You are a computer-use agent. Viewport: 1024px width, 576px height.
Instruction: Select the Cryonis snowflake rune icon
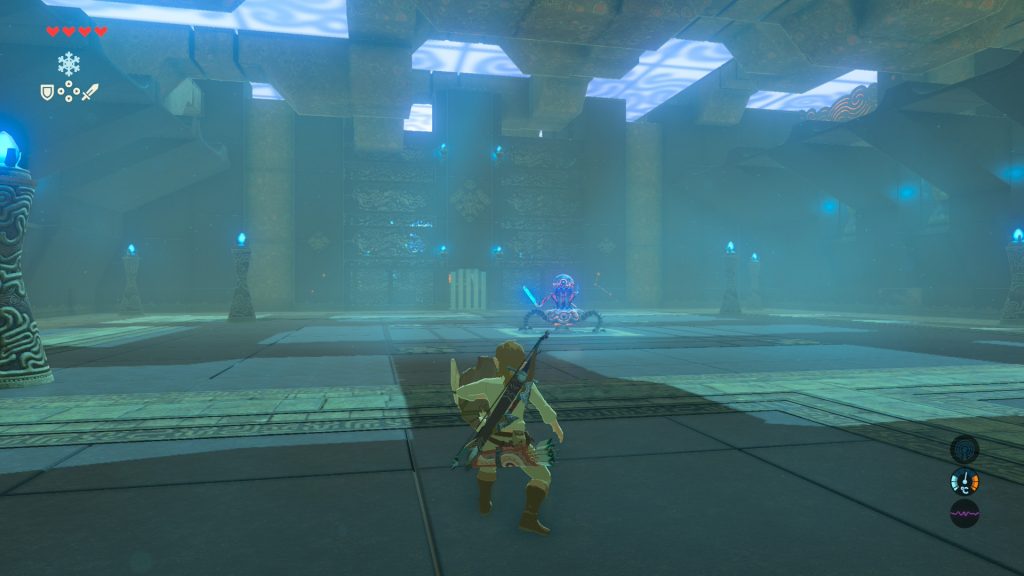(x=68, y=64)
